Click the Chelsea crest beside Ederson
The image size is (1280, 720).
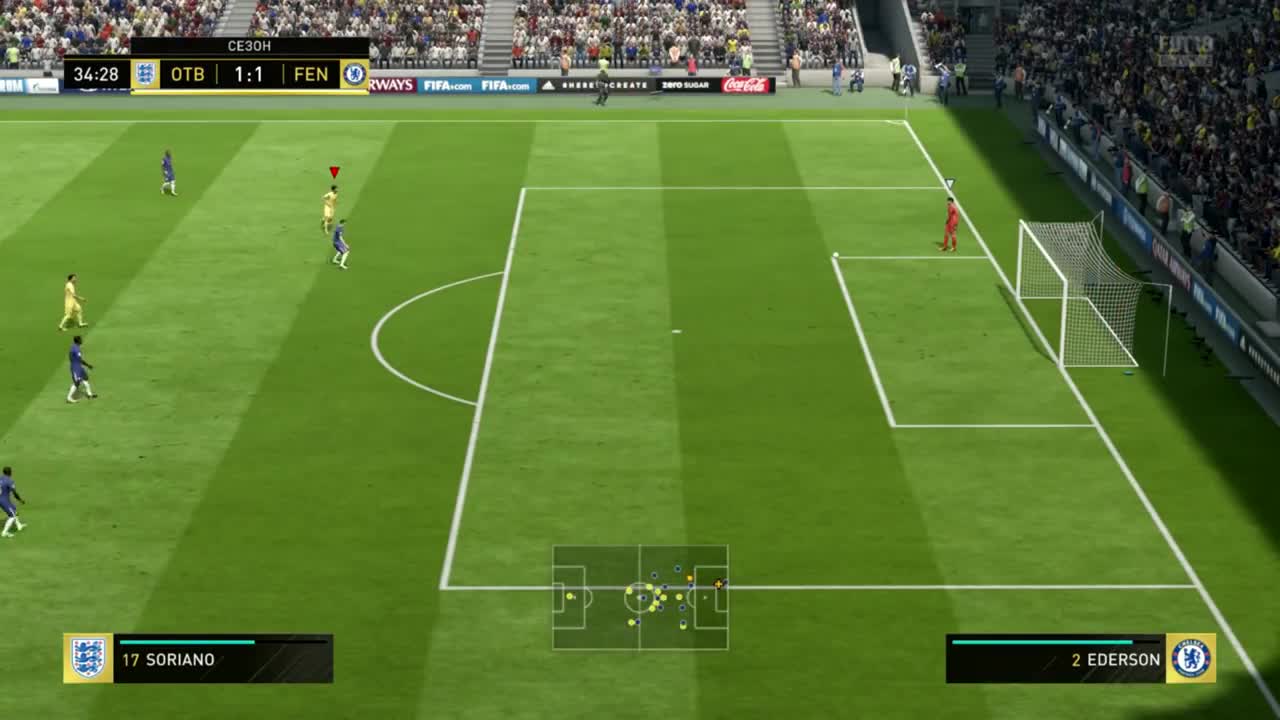(x=1191, y=658)
